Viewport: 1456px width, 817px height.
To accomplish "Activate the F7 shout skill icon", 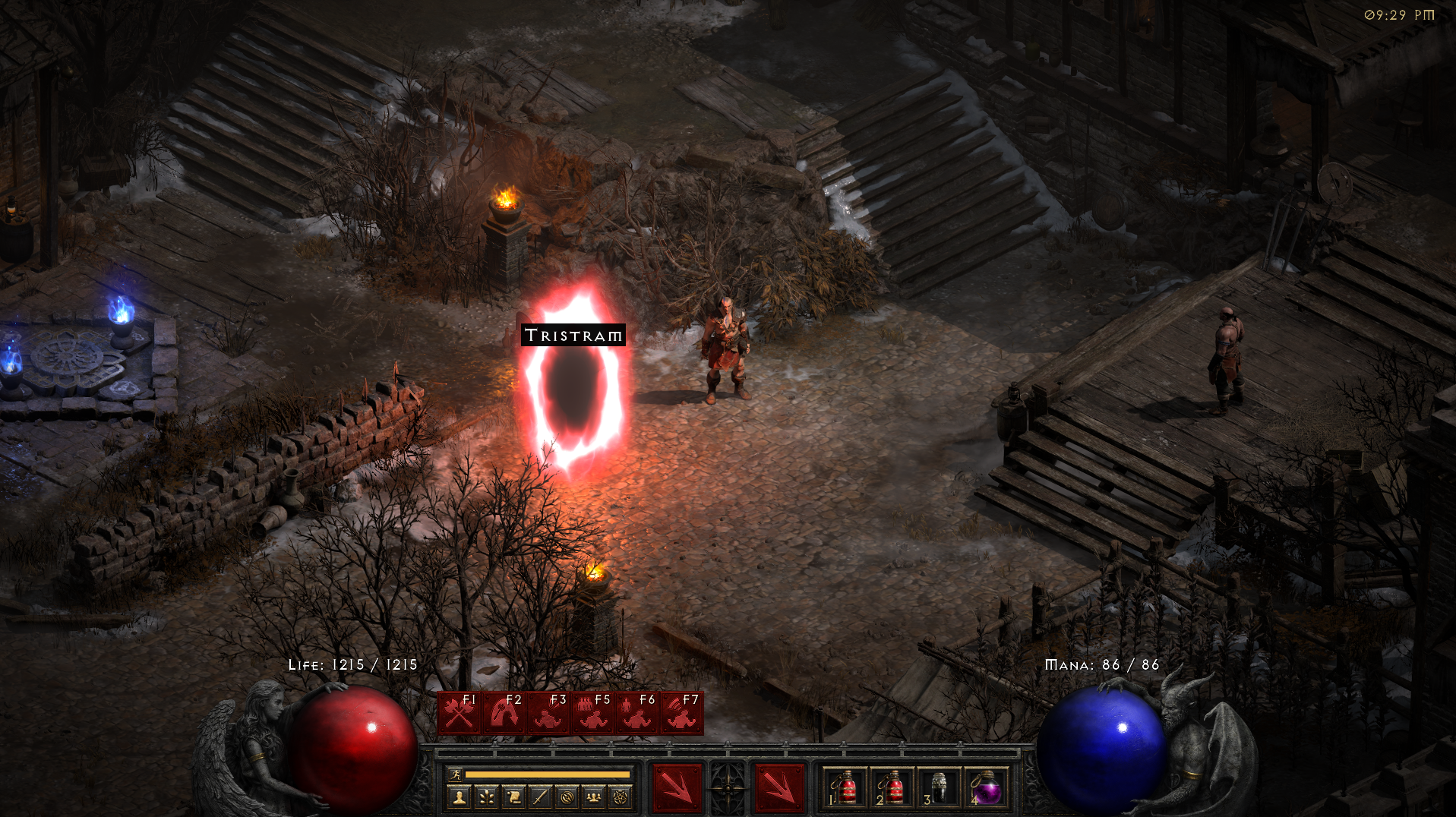I will (x=681, y=713).
